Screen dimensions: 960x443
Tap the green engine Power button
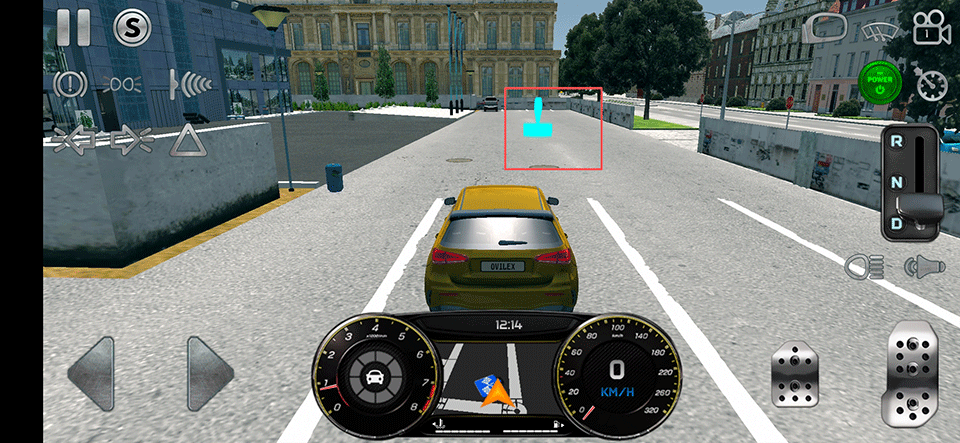click(880, 83)
